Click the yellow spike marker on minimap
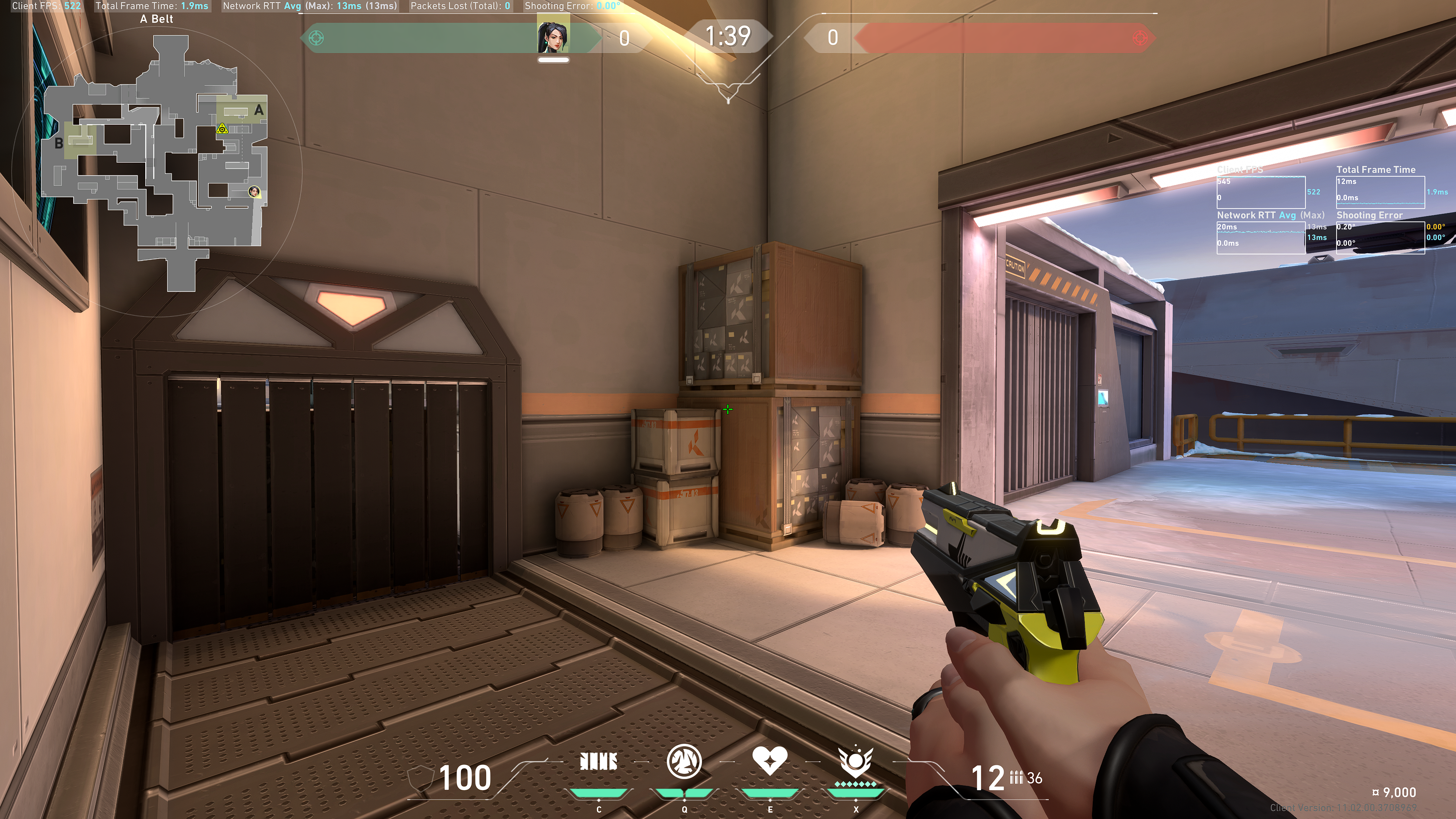 pyautogui.click(x=222, y=129)
